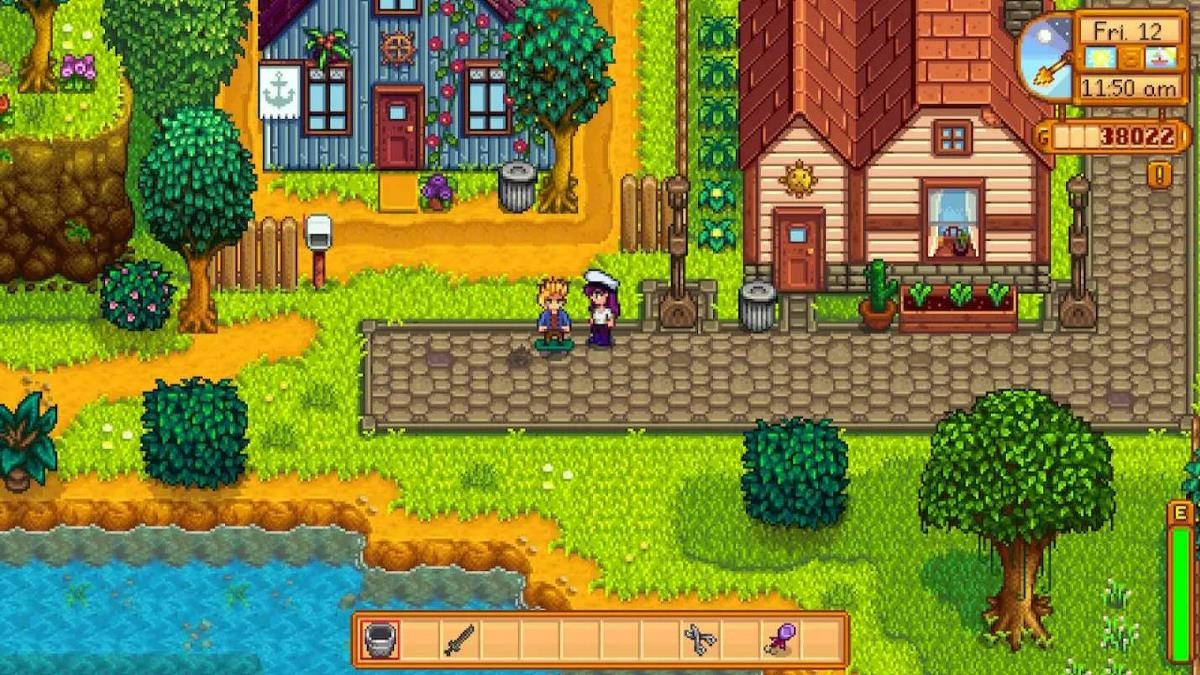Select the milk pail hotbar slot
This screenshot has height=675, width=1200.
point(380,640)
